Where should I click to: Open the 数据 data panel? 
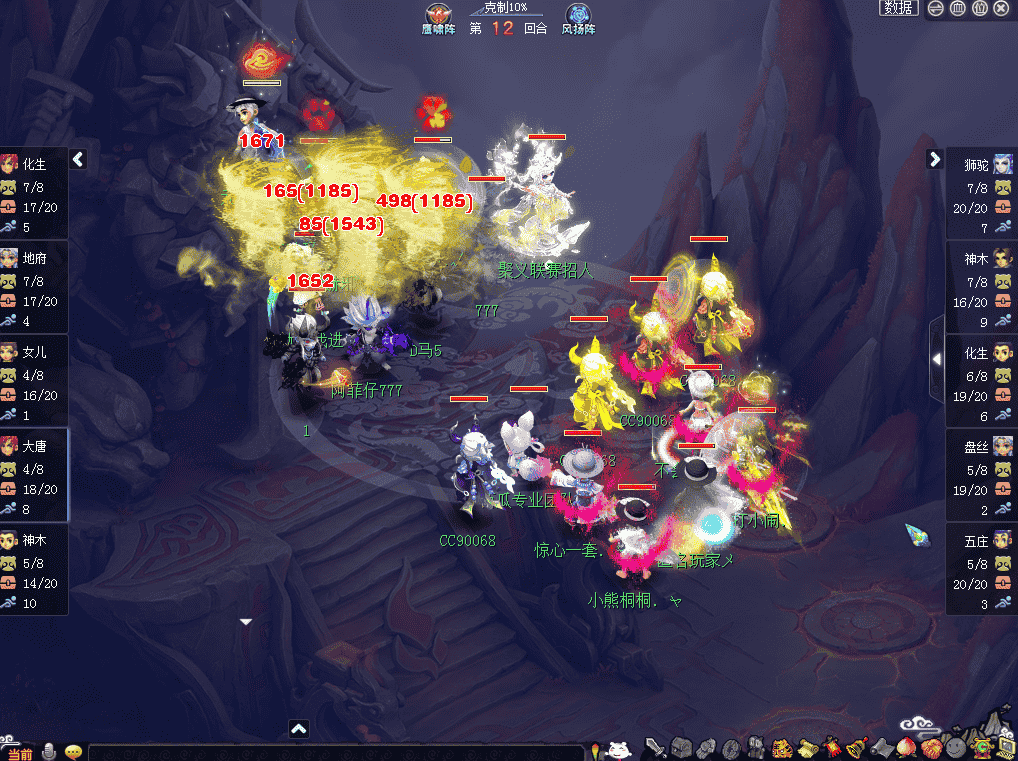click(x=899, y=8)
